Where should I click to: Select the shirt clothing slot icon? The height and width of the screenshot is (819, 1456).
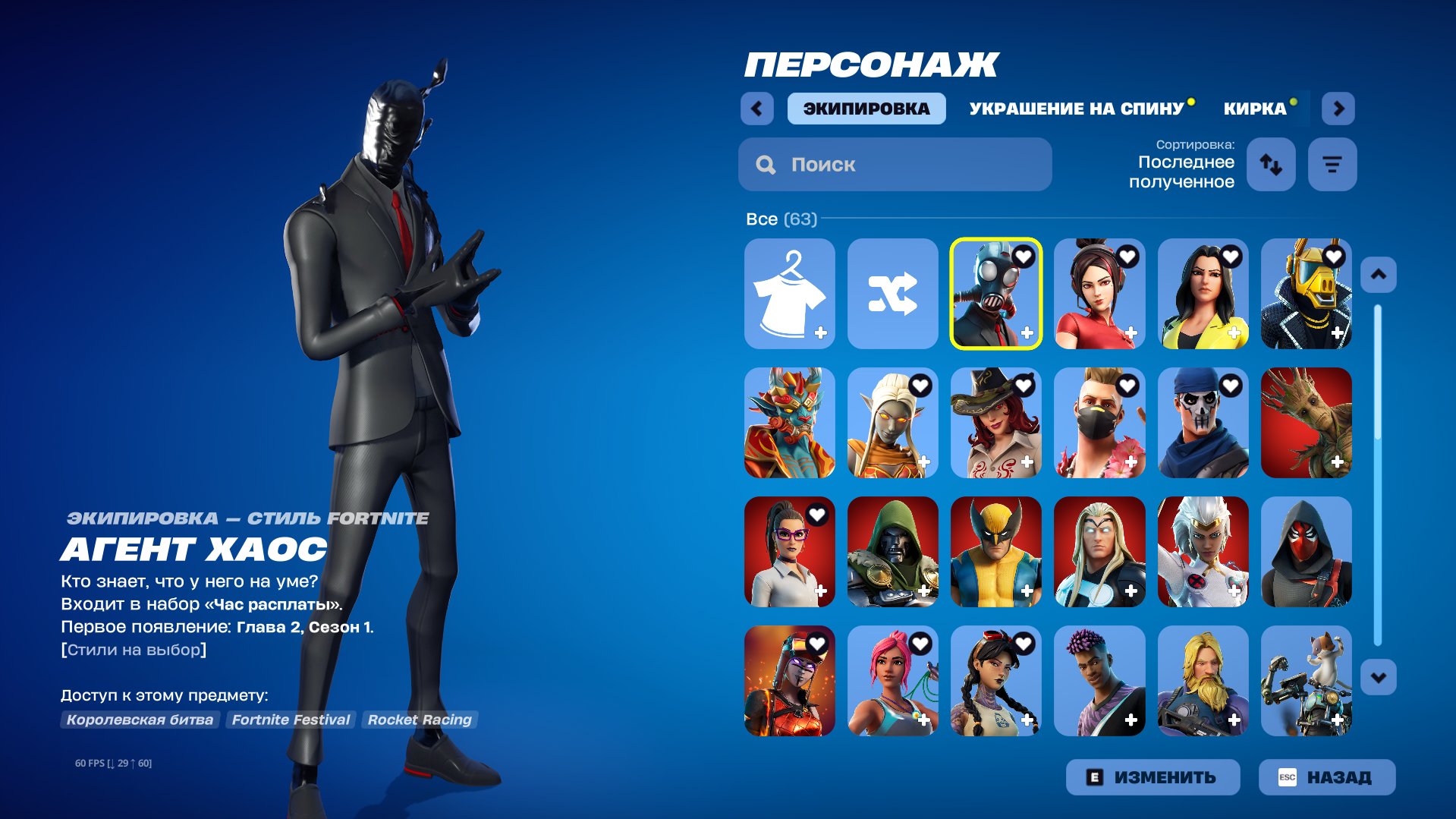click(789, 295)
